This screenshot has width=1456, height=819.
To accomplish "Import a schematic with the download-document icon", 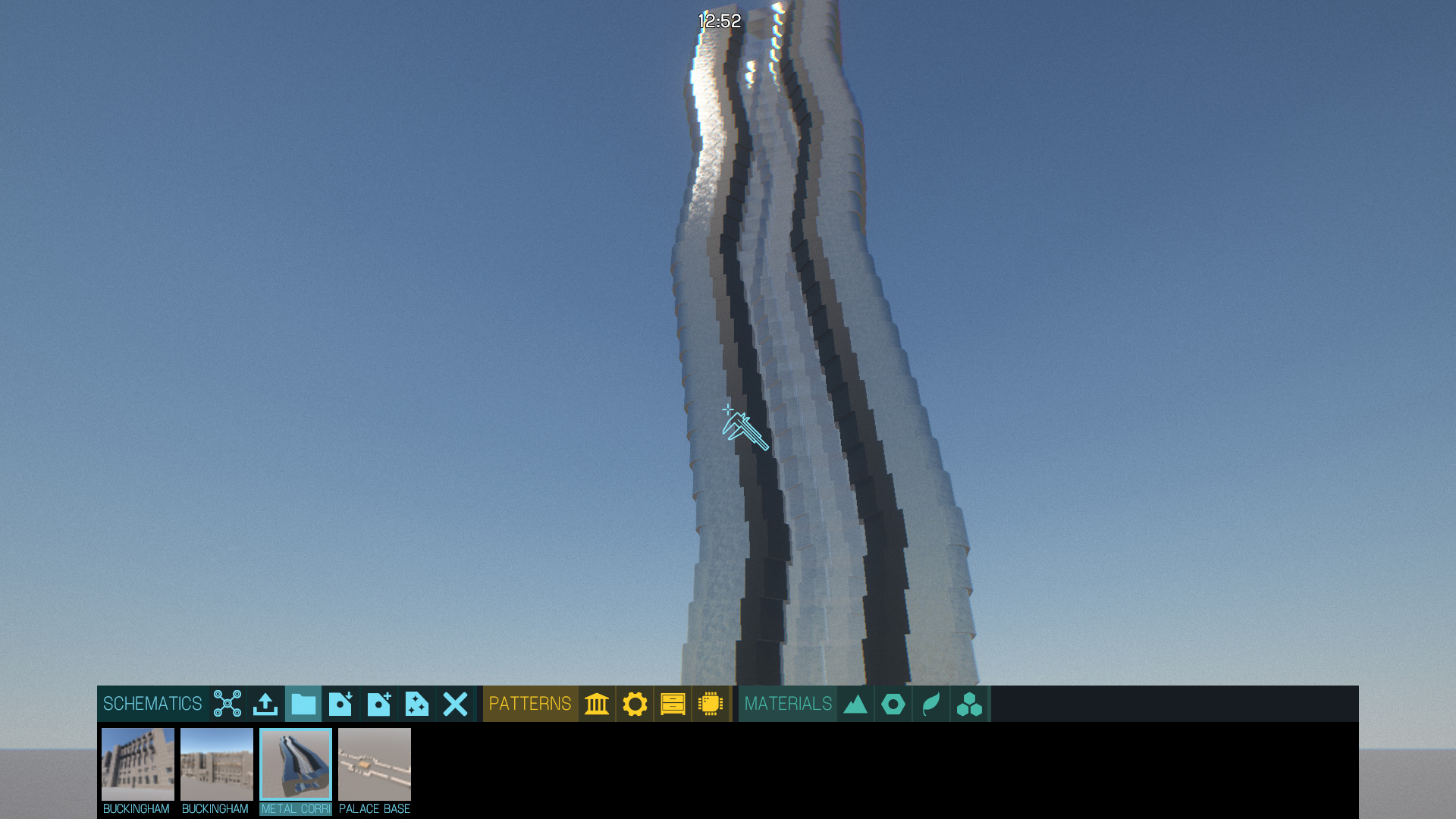I will tap(340, 704).
